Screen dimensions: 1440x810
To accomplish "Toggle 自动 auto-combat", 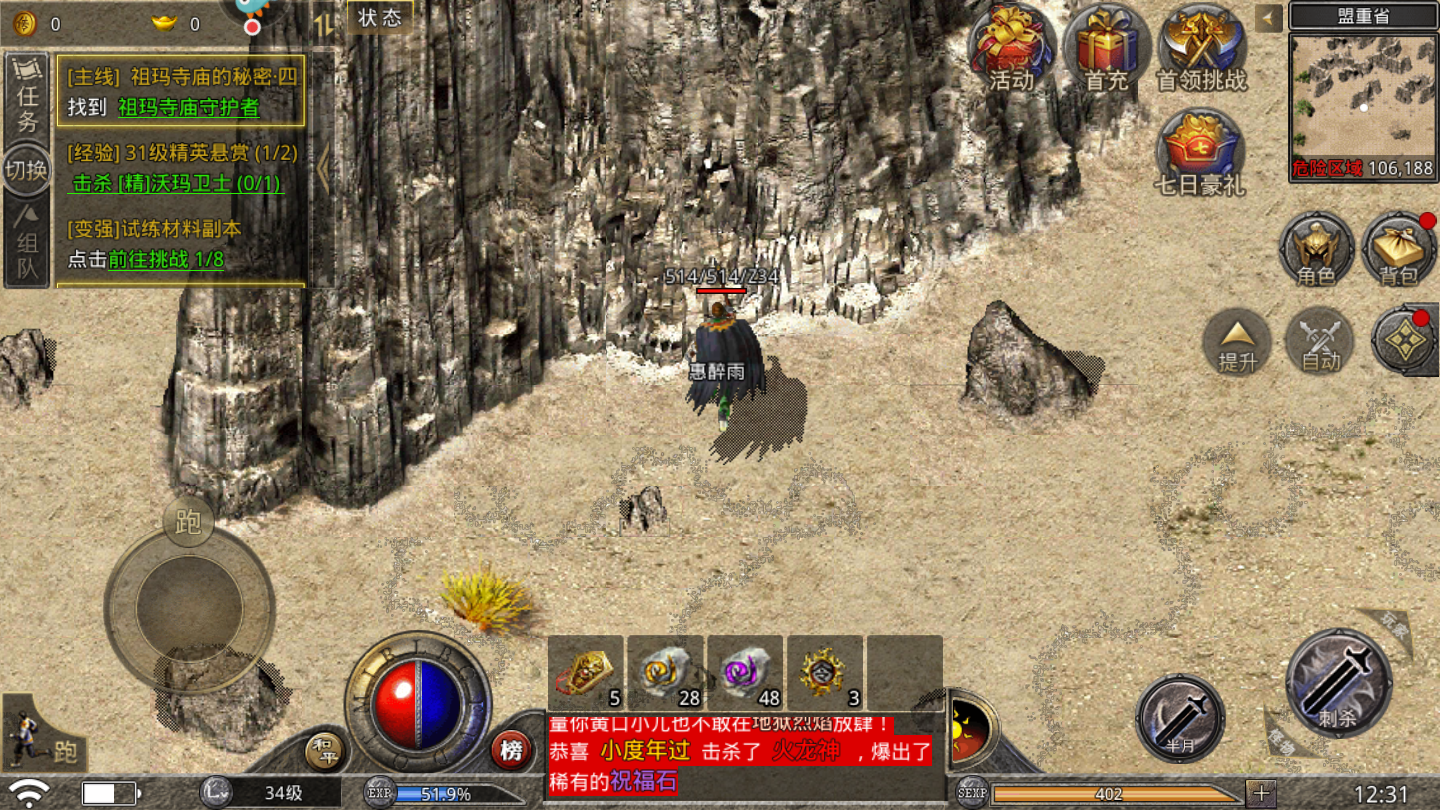I will click(x=1320, y=341).
